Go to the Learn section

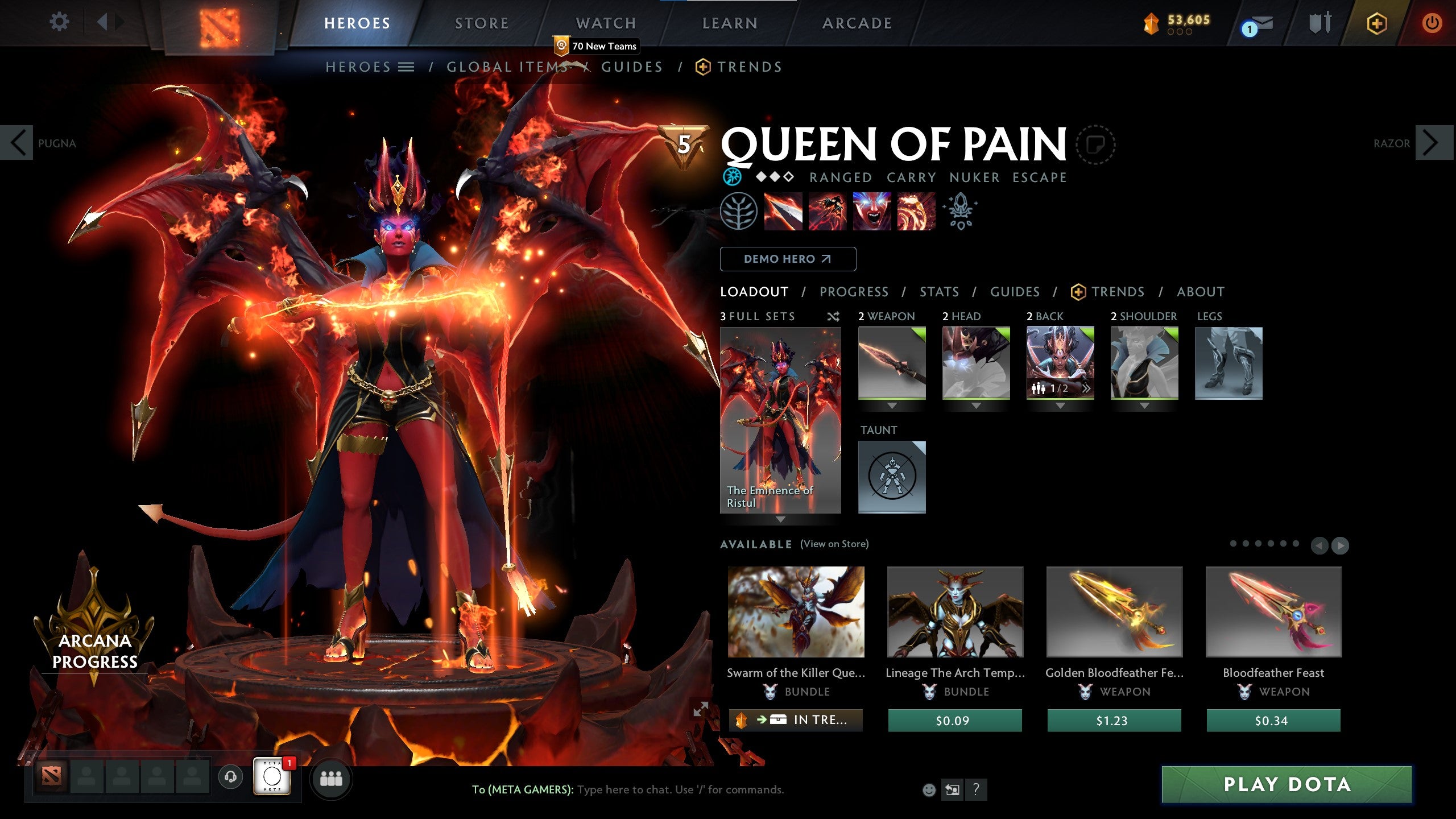(x=730, y=23)
